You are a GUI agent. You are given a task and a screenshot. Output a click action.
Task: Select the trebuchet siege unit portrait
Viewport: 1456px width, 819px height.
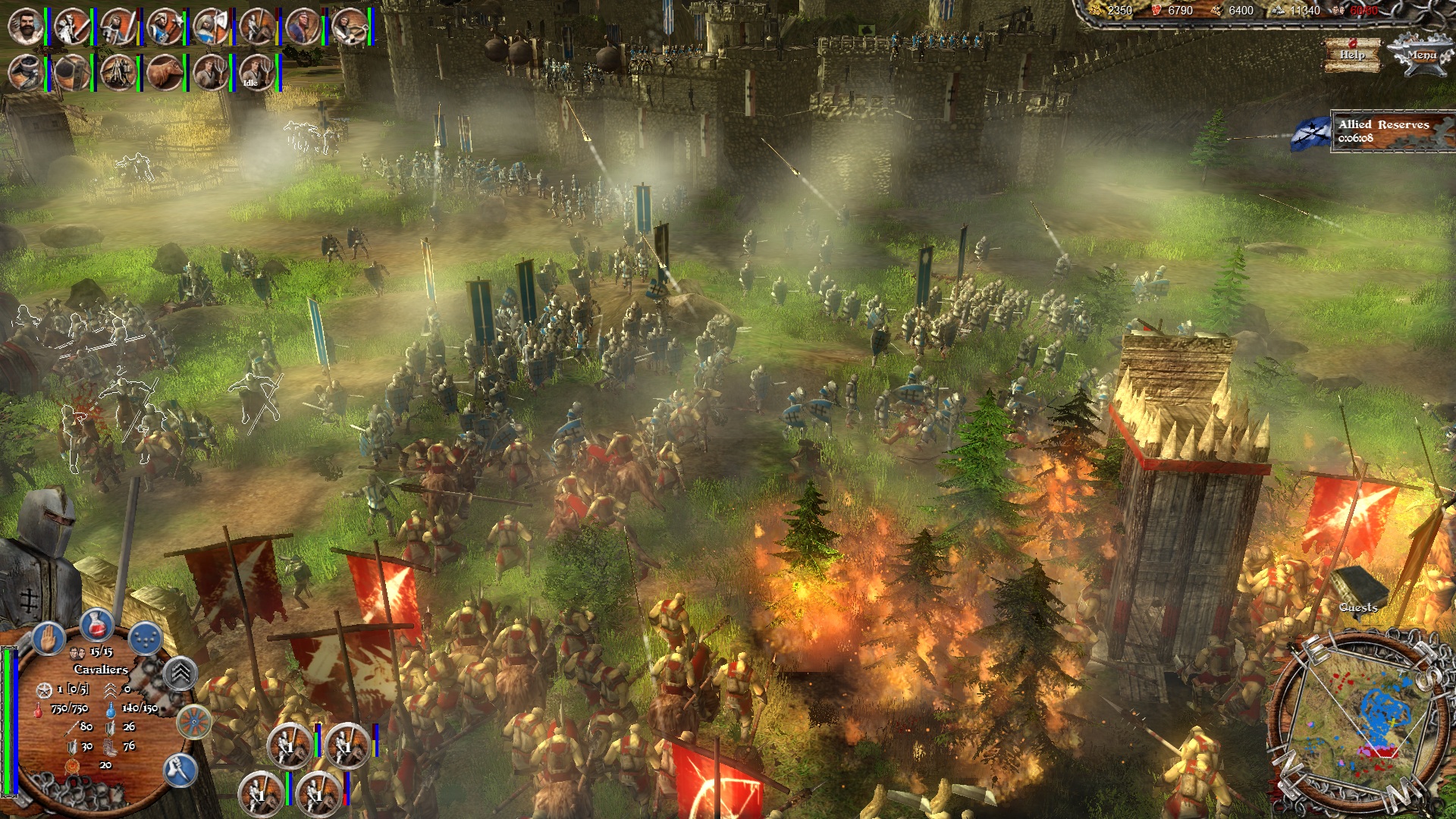pos(118,74)
